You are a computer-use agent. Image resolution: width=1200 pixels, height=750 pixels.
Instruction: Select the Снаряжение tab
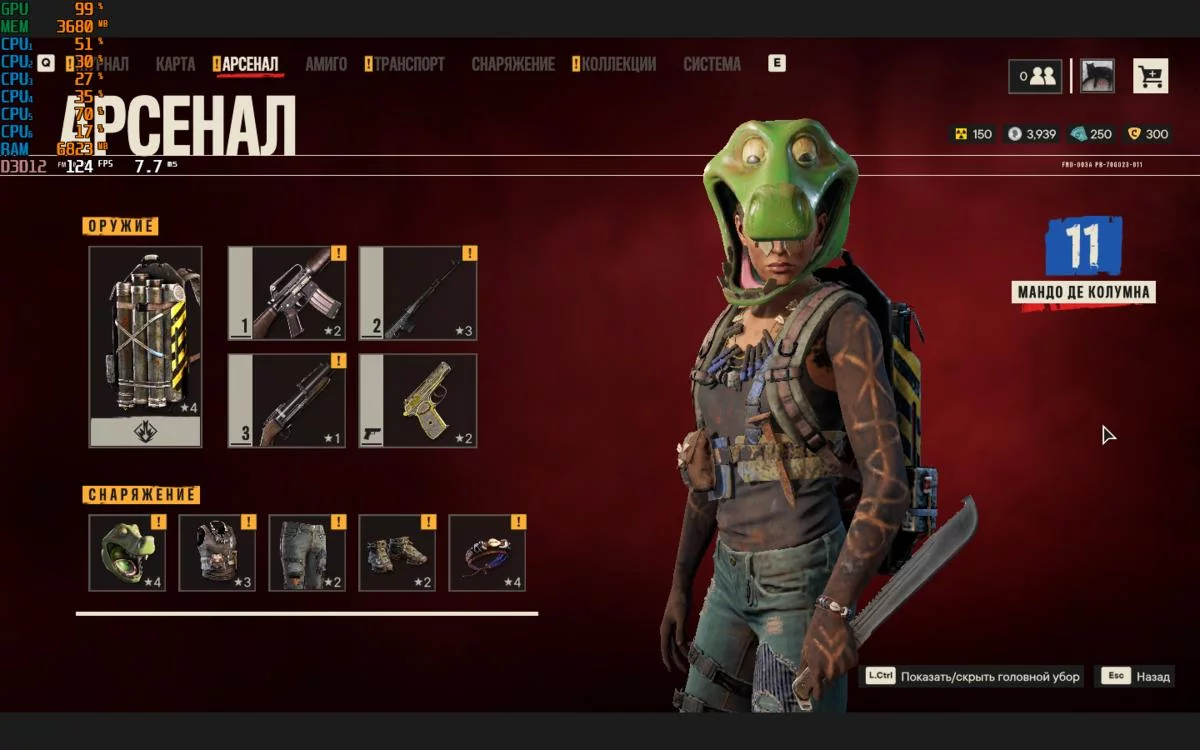tap(513, 64)
